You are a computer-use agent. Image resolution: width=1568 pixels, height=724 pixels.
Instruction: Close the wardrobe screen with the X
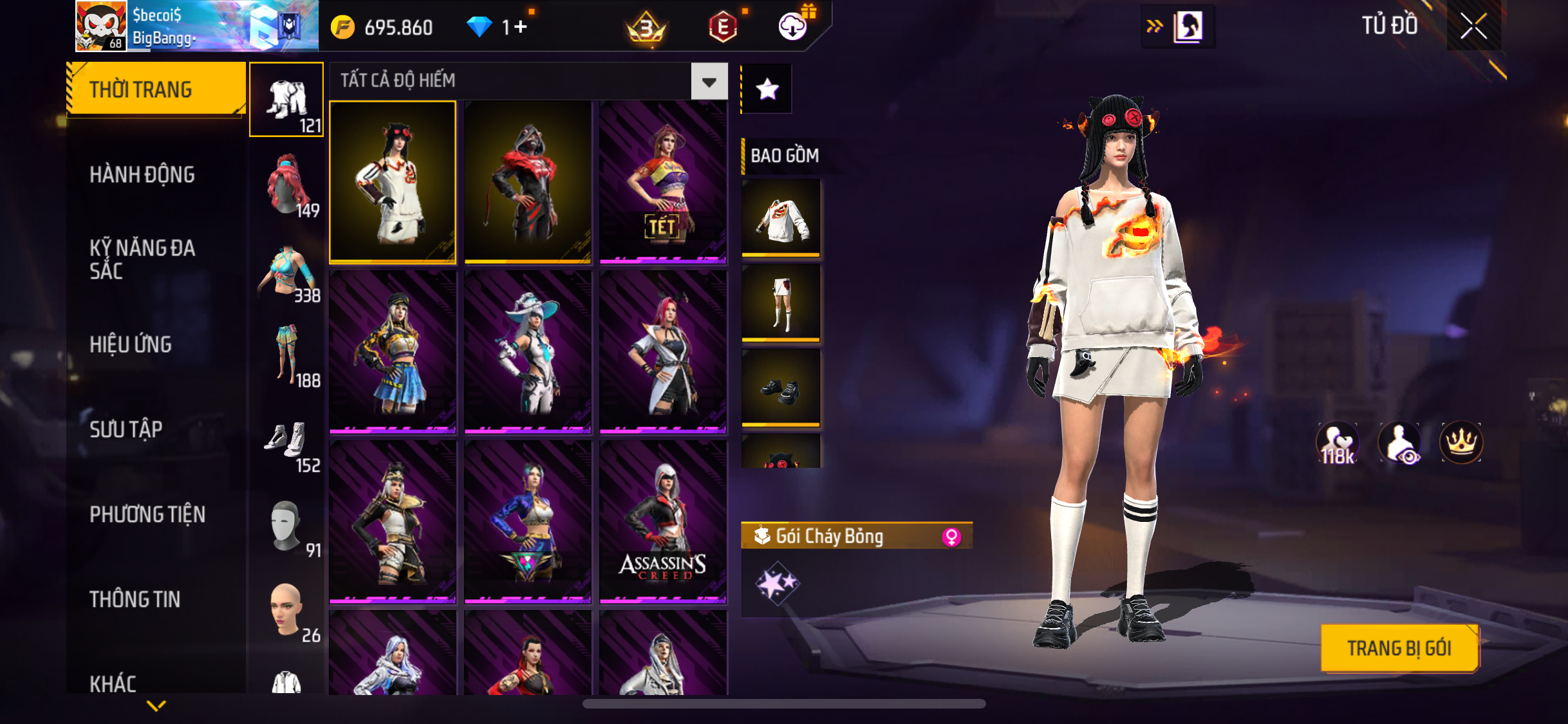click(1473, 26)
